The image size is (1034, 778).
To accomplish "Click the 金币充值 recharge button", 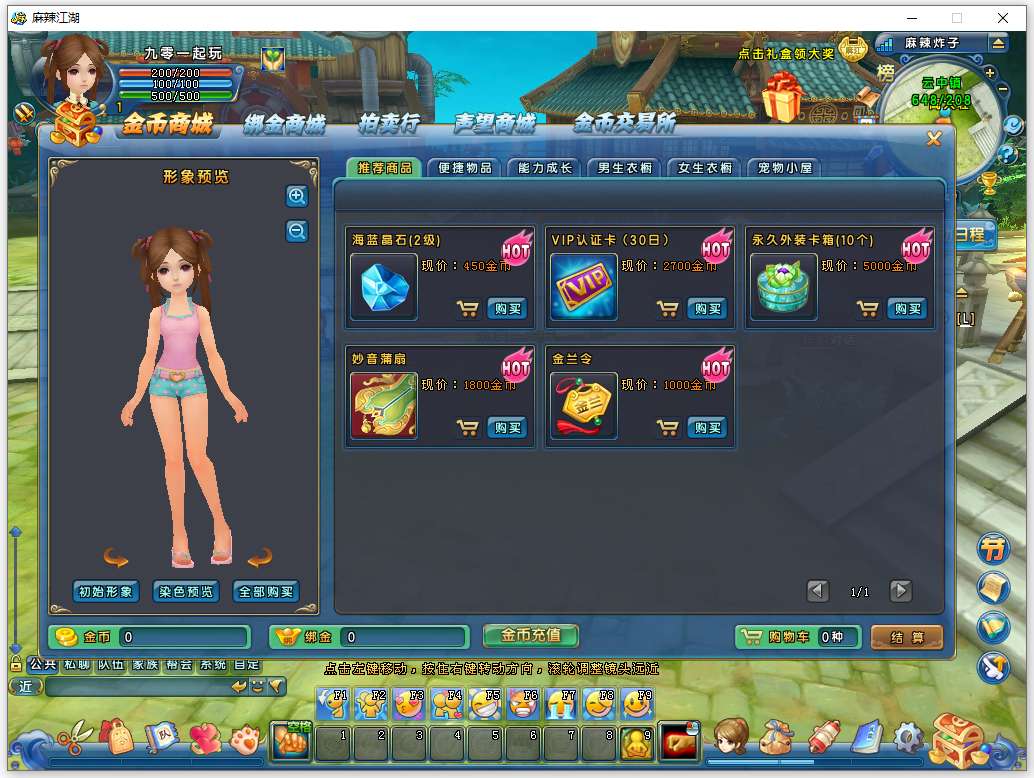I will pyautogui.click(x=530, y=635).
